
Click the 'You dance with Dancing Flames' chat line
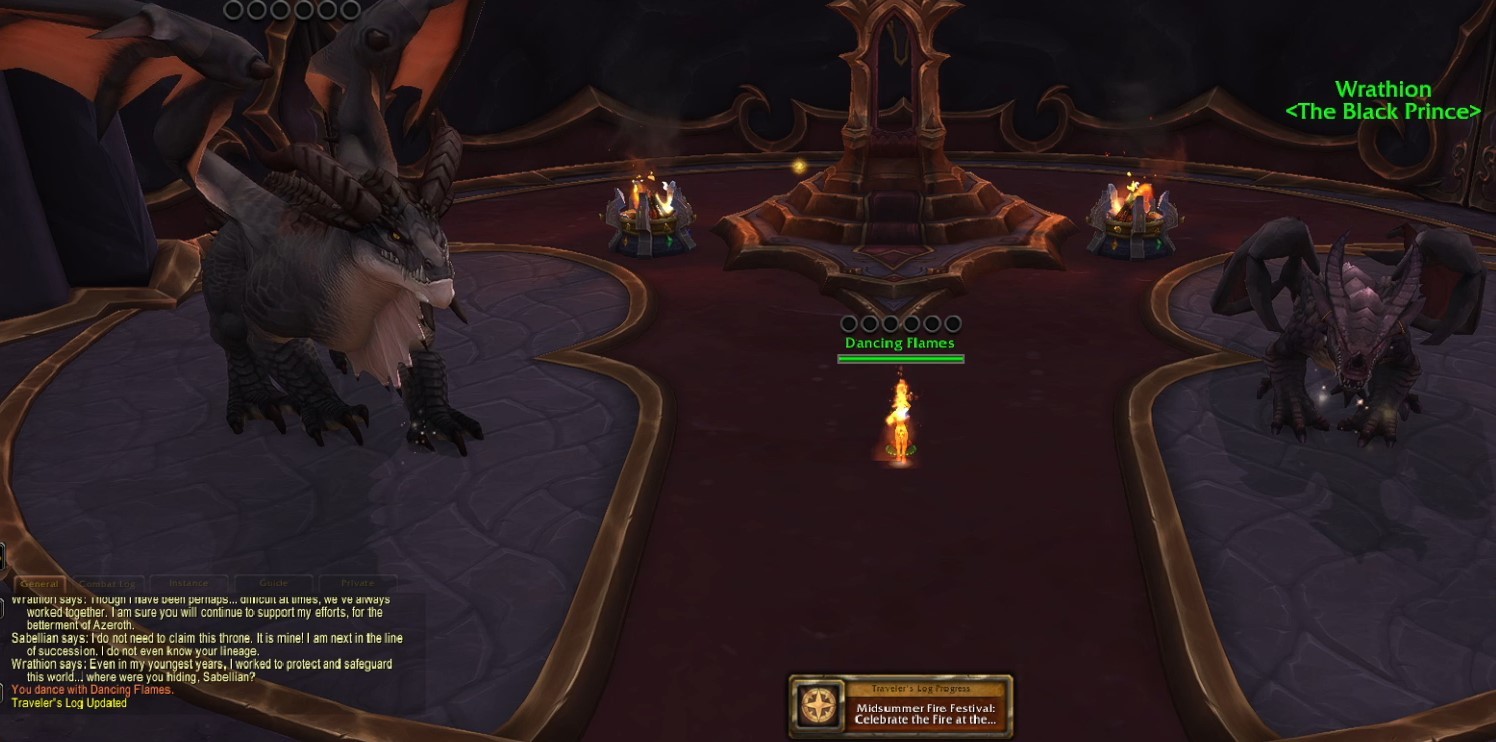[x=92, y=689]
